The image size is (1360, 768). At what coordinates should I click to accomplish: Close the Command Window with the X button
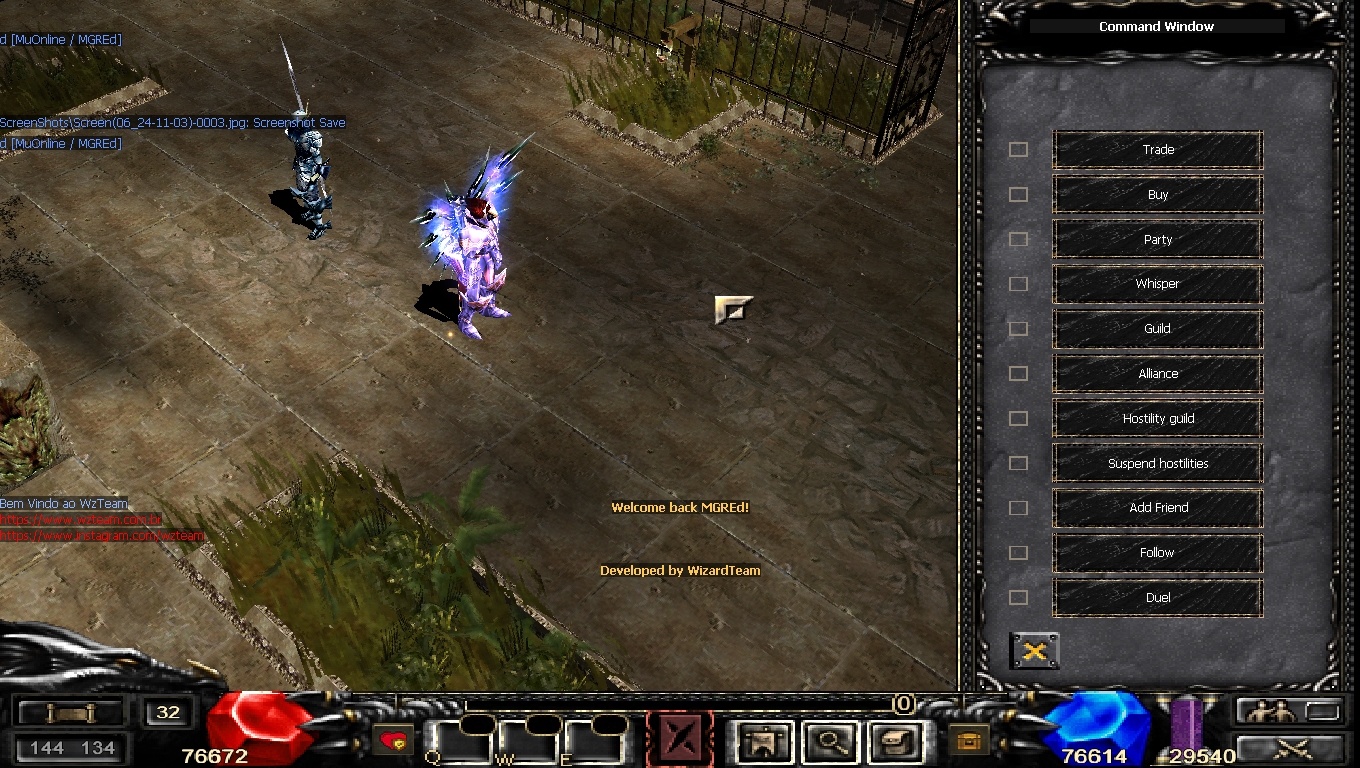click(x=1035, y=651)
